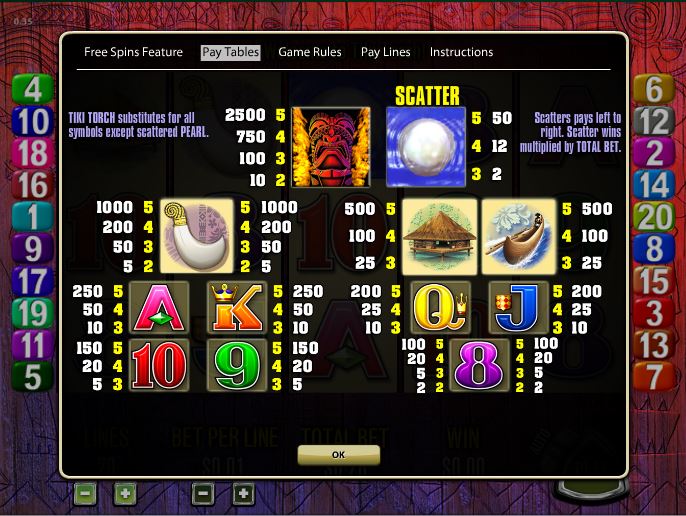
Task: Select the Pay Tables tab
Action: [x=230, y=52]
